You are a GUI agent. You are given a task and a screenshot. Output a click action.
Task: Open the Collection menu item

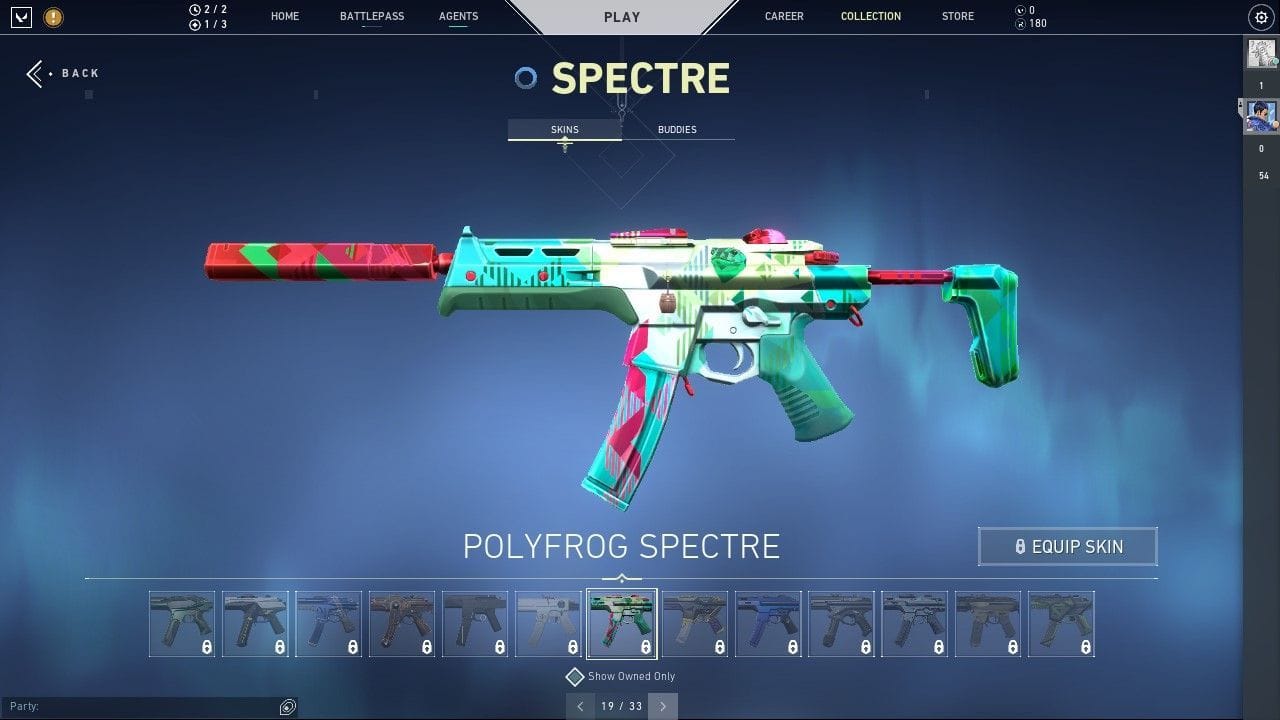pos(870,16)
